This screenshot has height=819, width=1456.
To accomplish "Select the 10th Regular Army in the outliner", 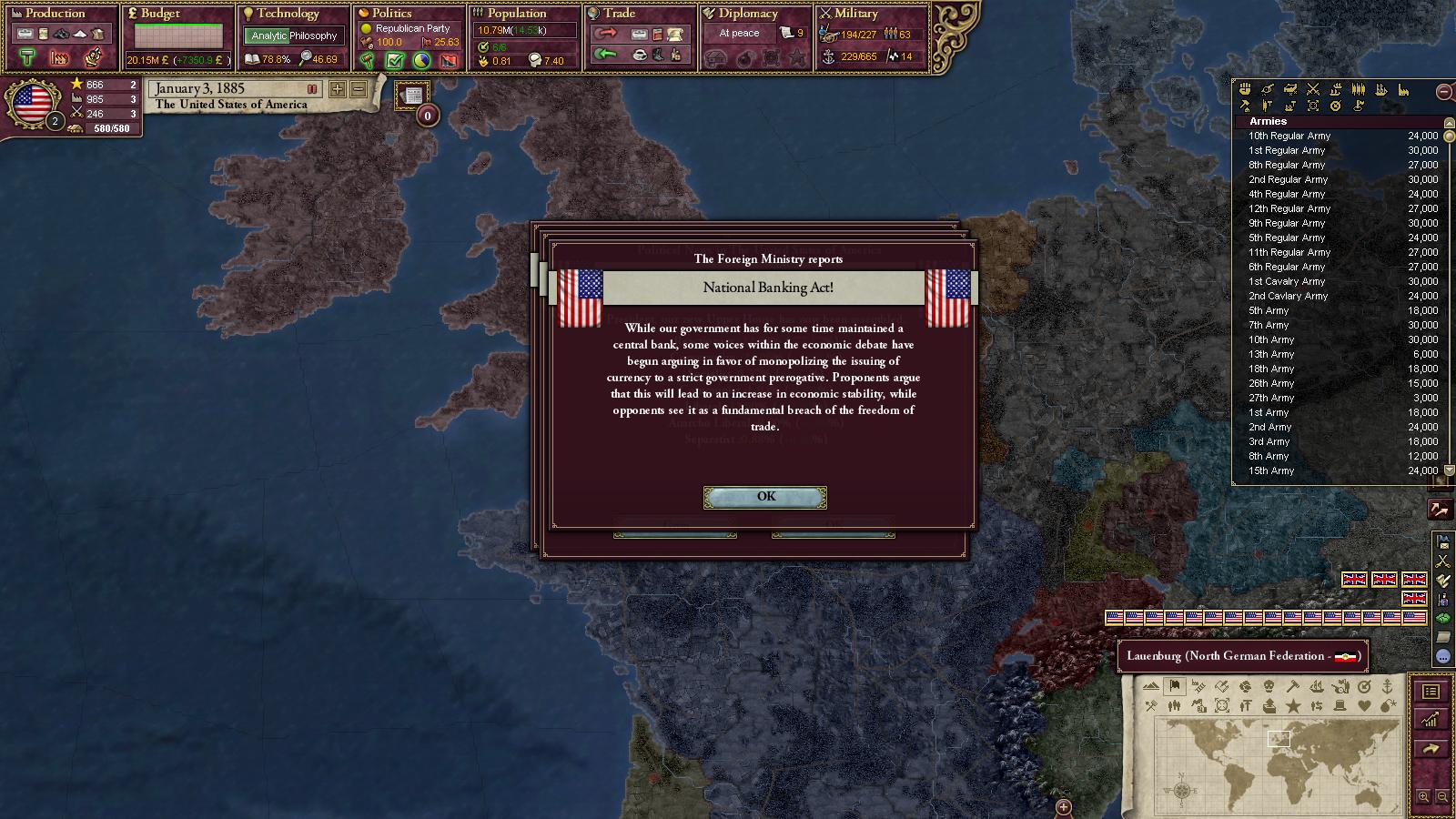I will coord(1289,136).
